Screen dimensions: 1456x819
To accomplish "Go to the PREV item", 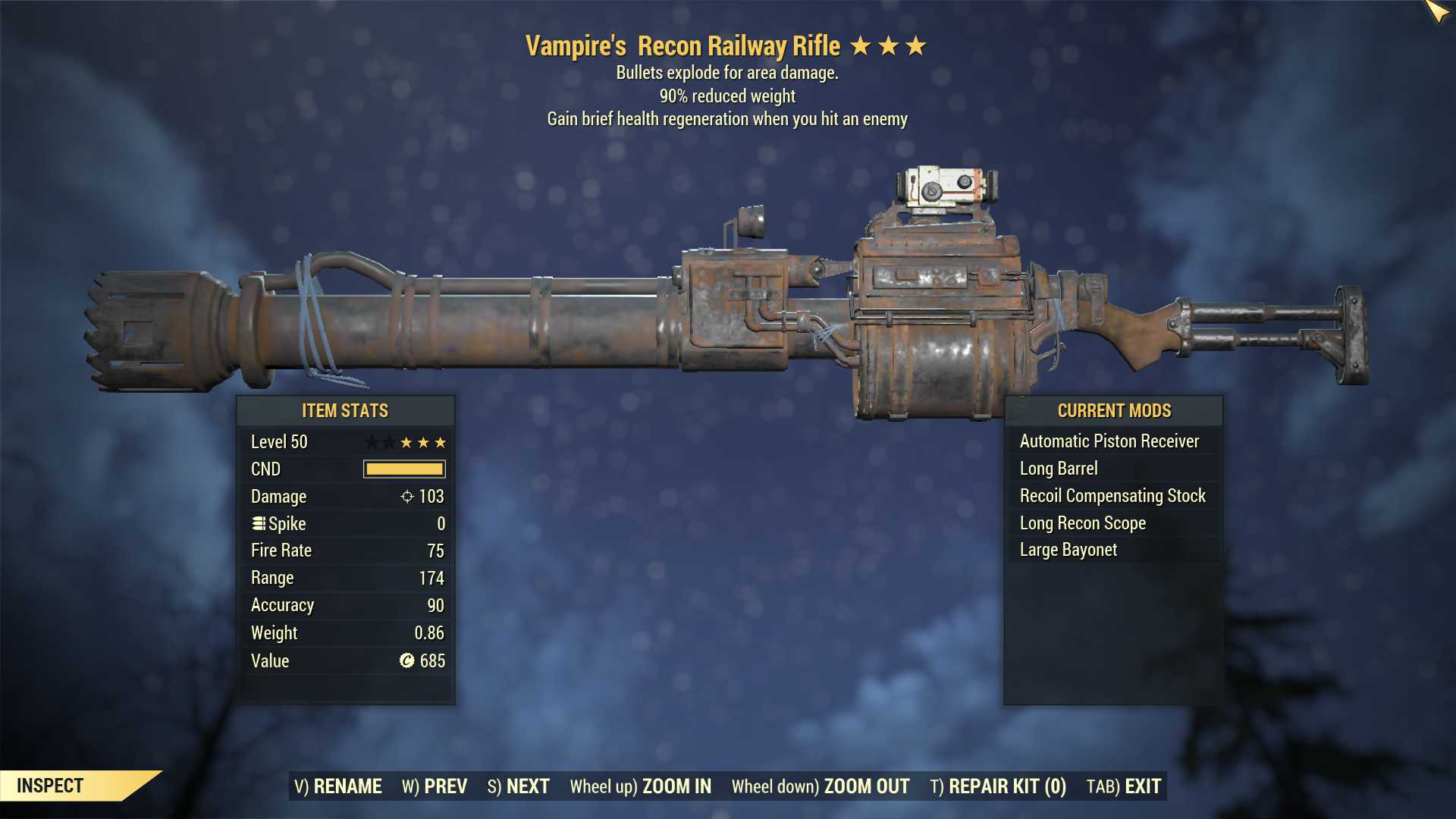I will click(x=435, y=786).
